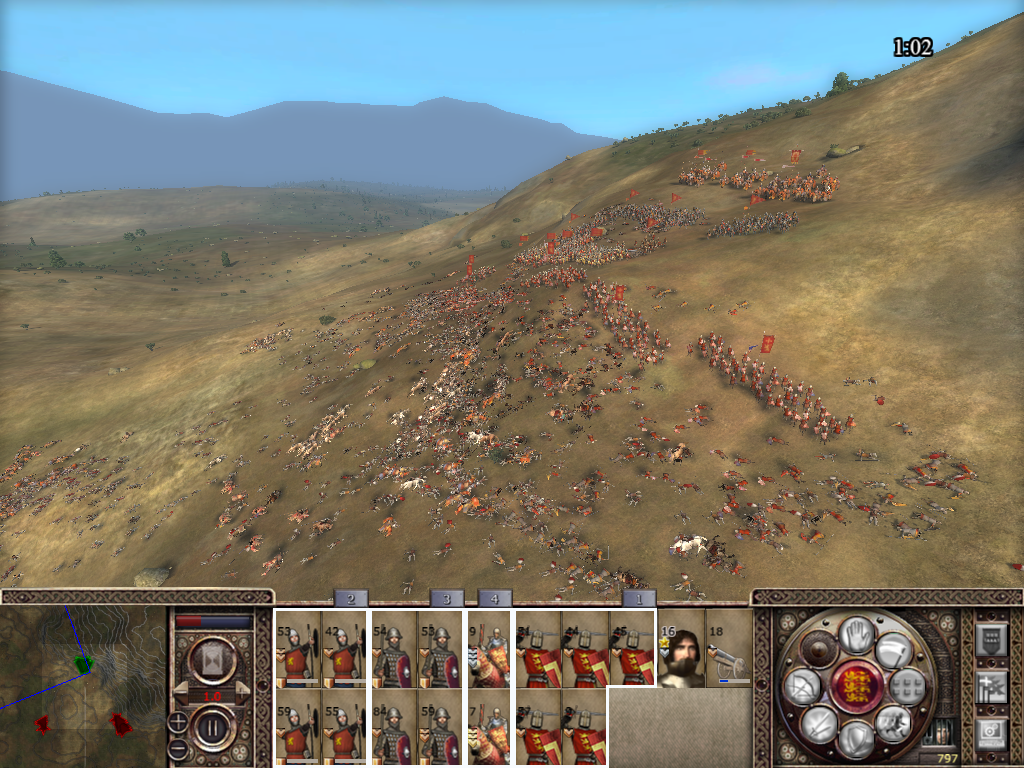Screen dimensions: 1024x768
Task: Zoom in the minimap with plus button
Action: [x=177, y=721]
